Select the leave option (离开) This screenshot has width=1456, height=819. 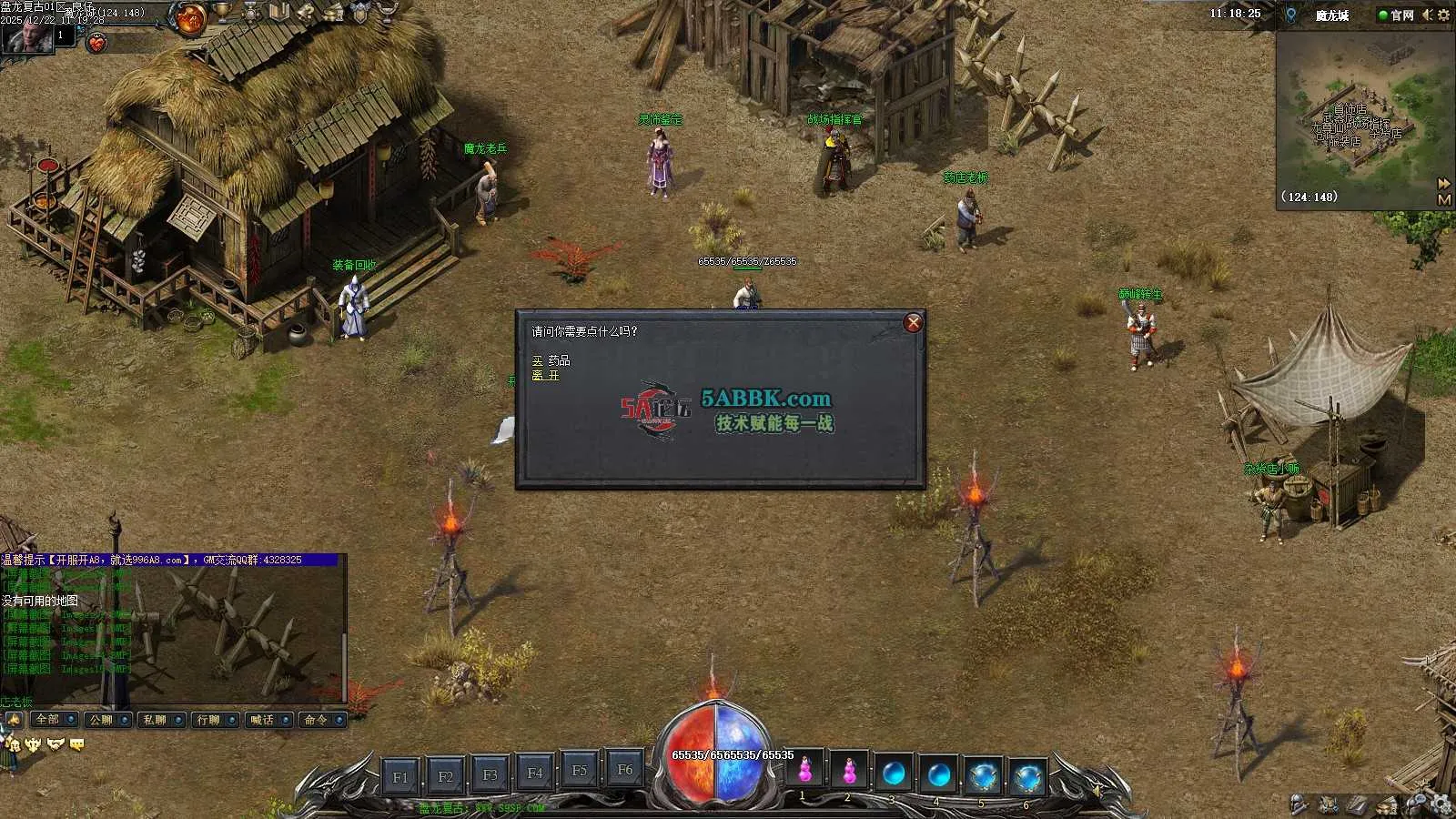(x=545, y=375)
